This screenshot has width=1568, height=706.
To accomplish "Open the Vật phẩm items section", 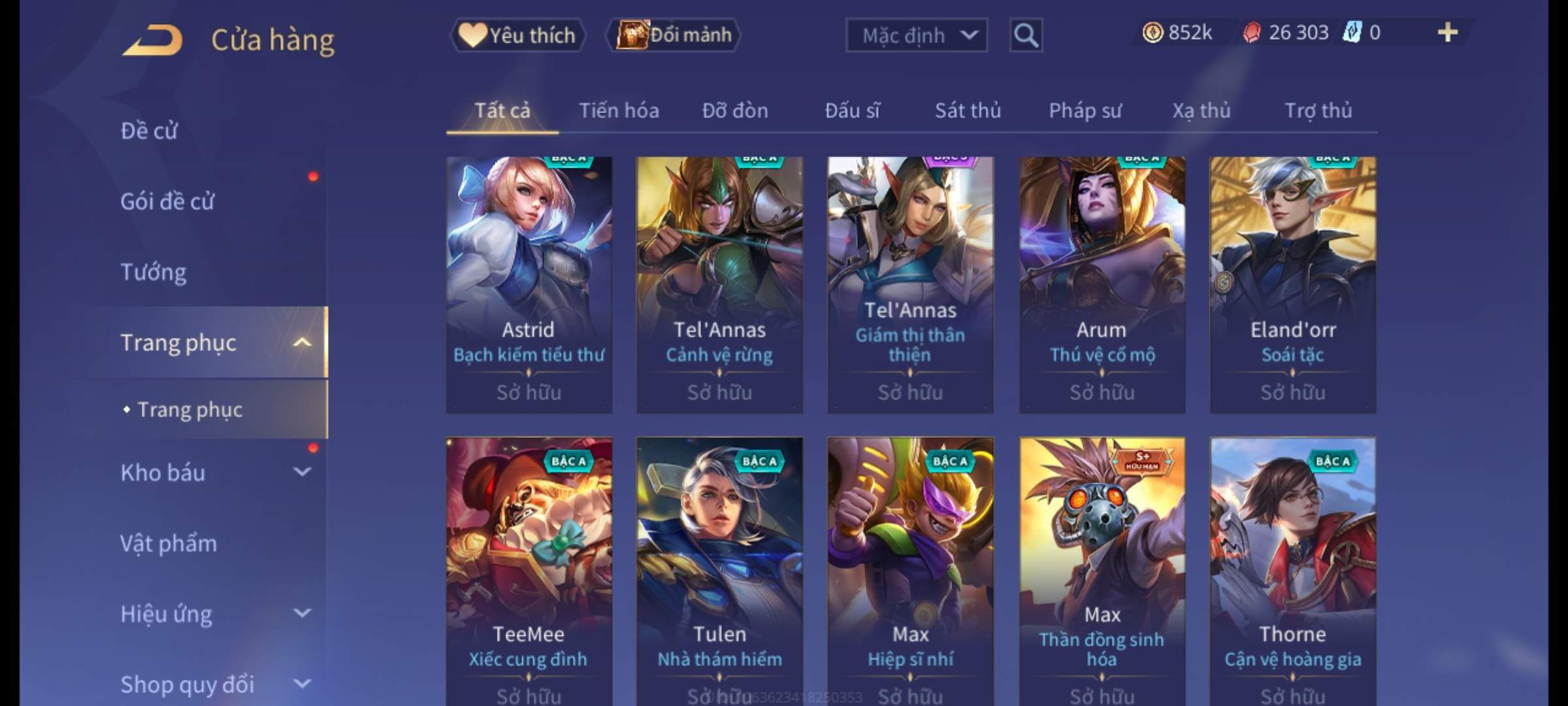I will point(169,543).
